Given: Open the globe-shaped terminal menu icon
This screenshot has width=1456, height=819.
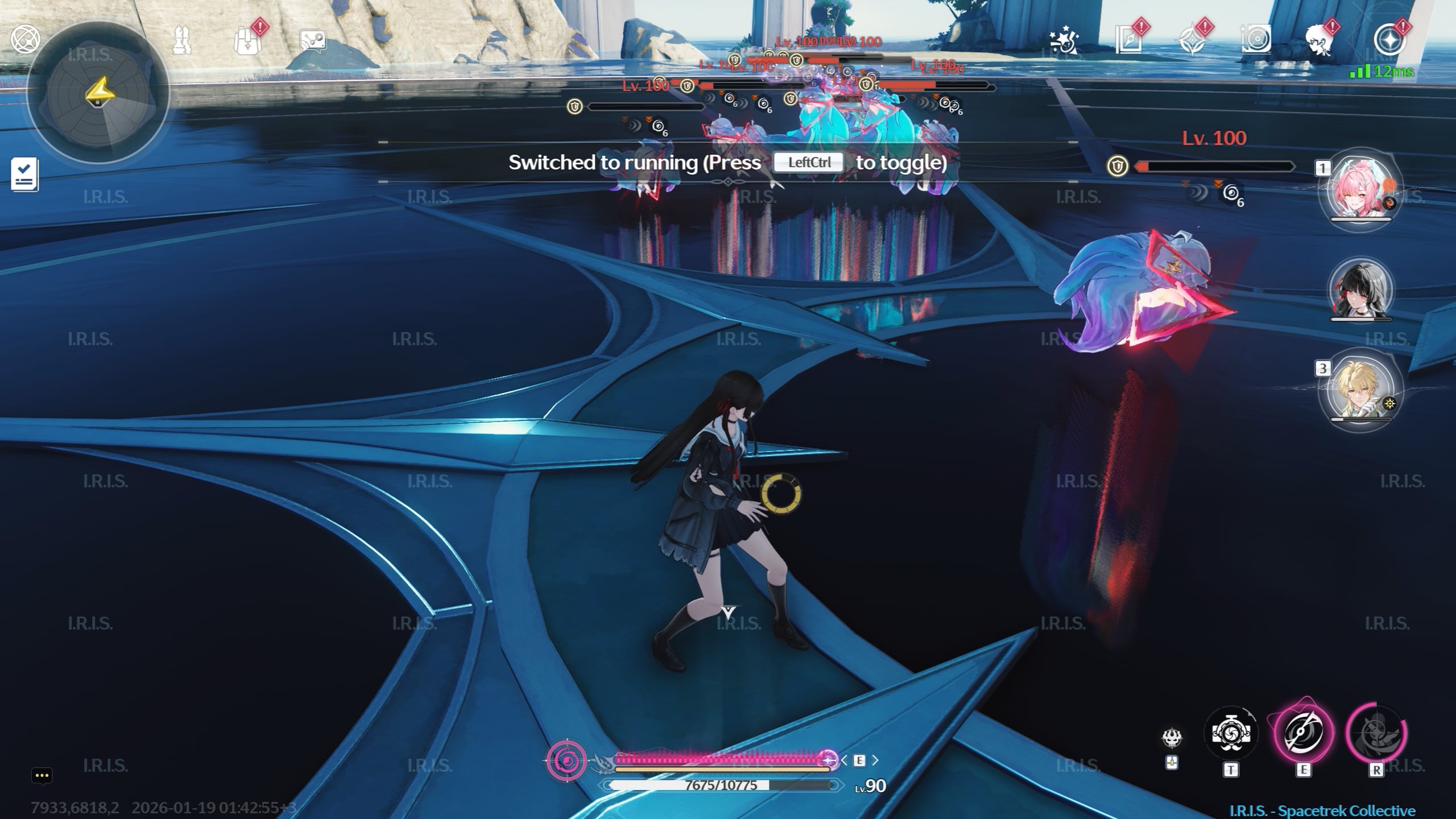Looking at the screenshot, I should coord(25,40).
